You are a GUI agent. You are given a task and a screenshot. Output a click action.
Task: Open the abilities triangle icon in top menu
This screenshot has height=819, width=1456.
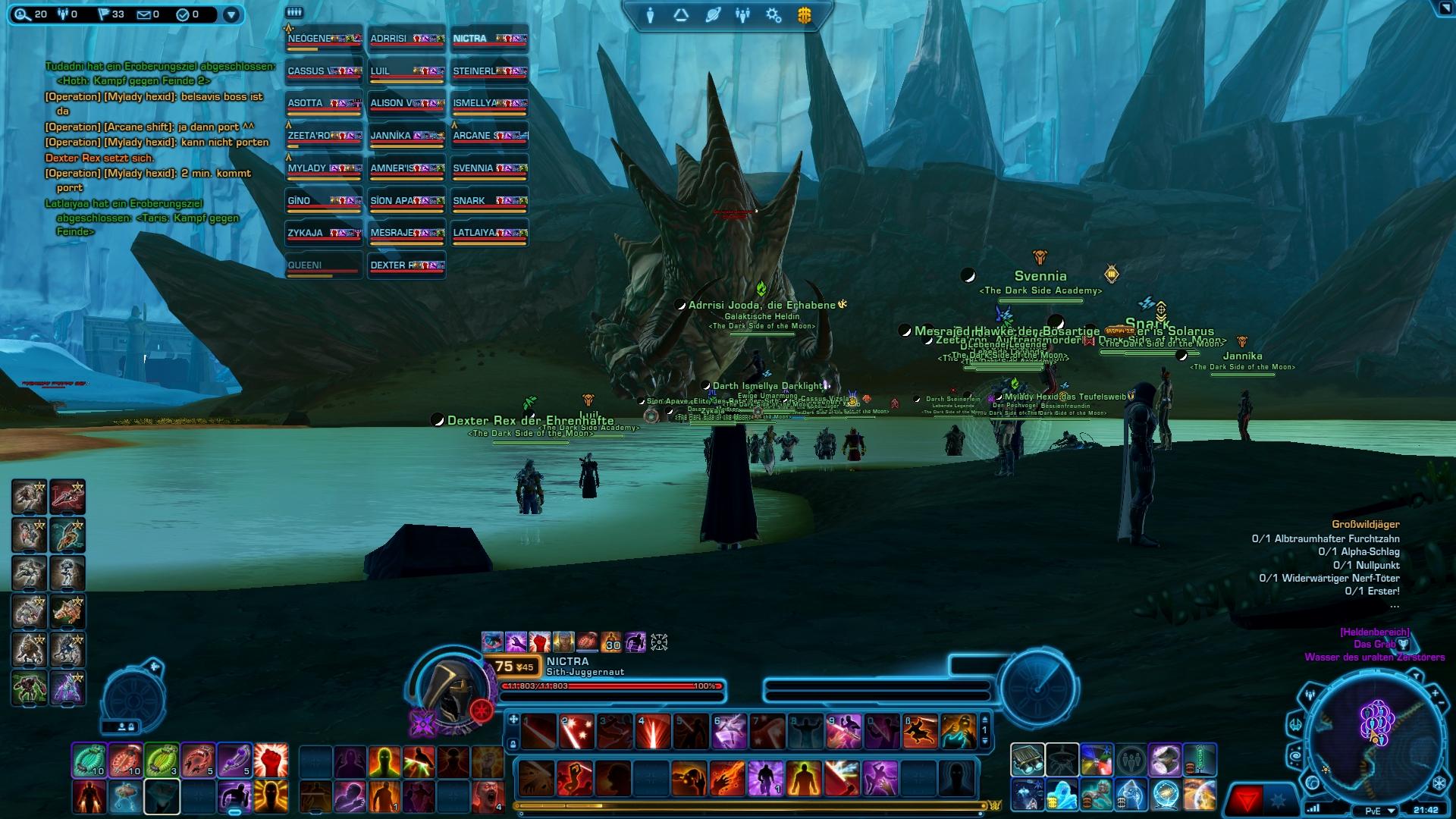(x=681, y=15)
